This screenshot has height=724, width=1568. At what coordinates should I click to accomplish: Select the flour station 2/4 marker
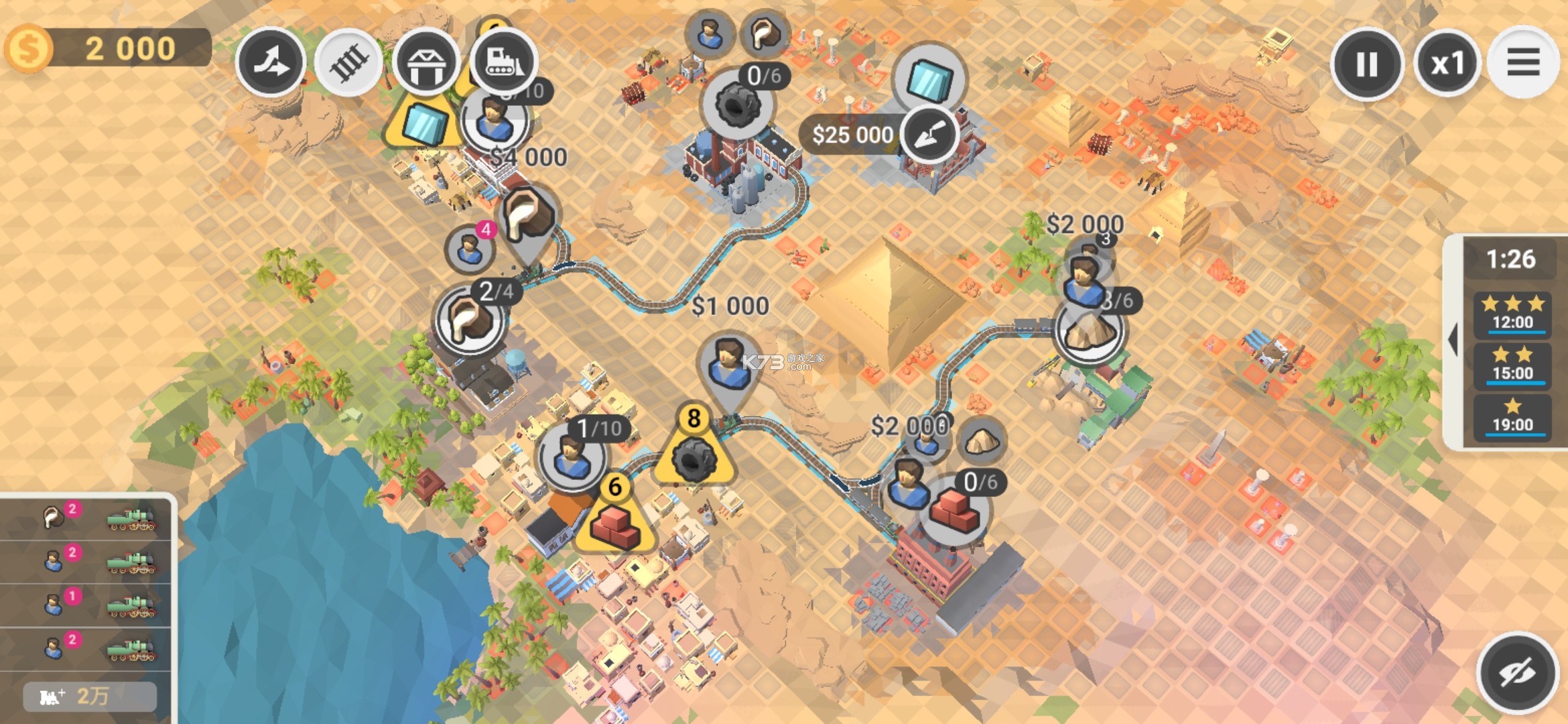click(470, 320)
